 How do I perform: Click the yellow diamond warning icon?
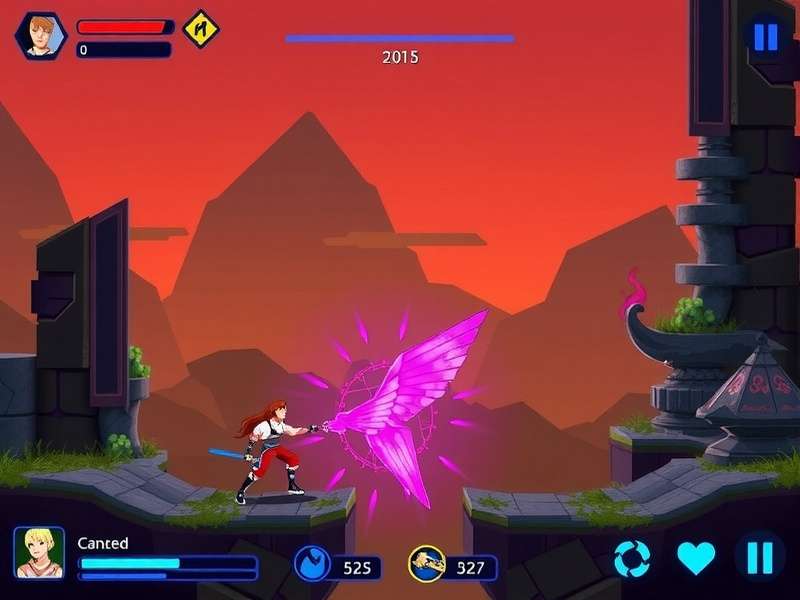[201, 28]
